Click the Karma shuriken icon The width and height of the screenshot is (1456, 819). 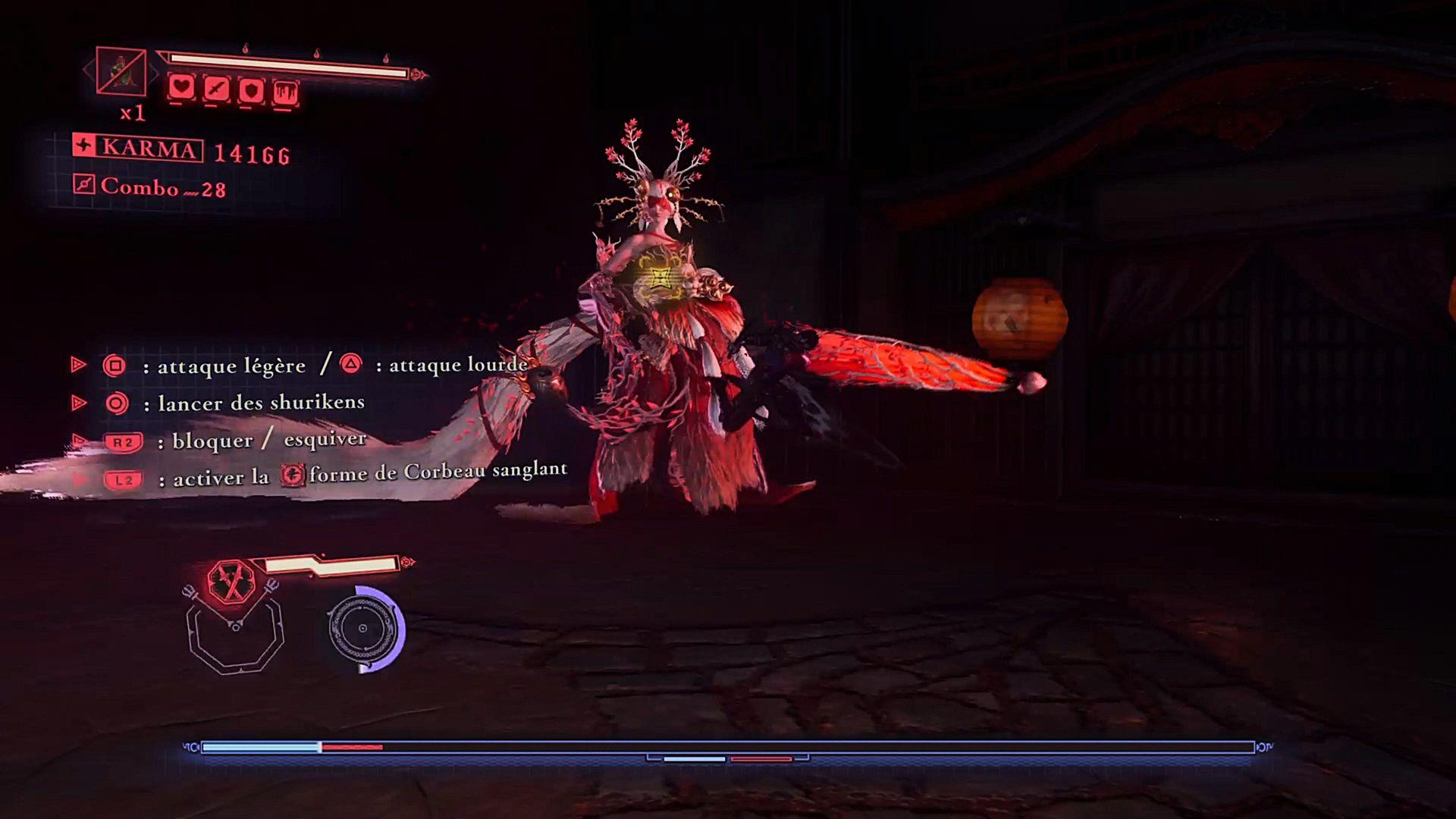tap(84, 145)
